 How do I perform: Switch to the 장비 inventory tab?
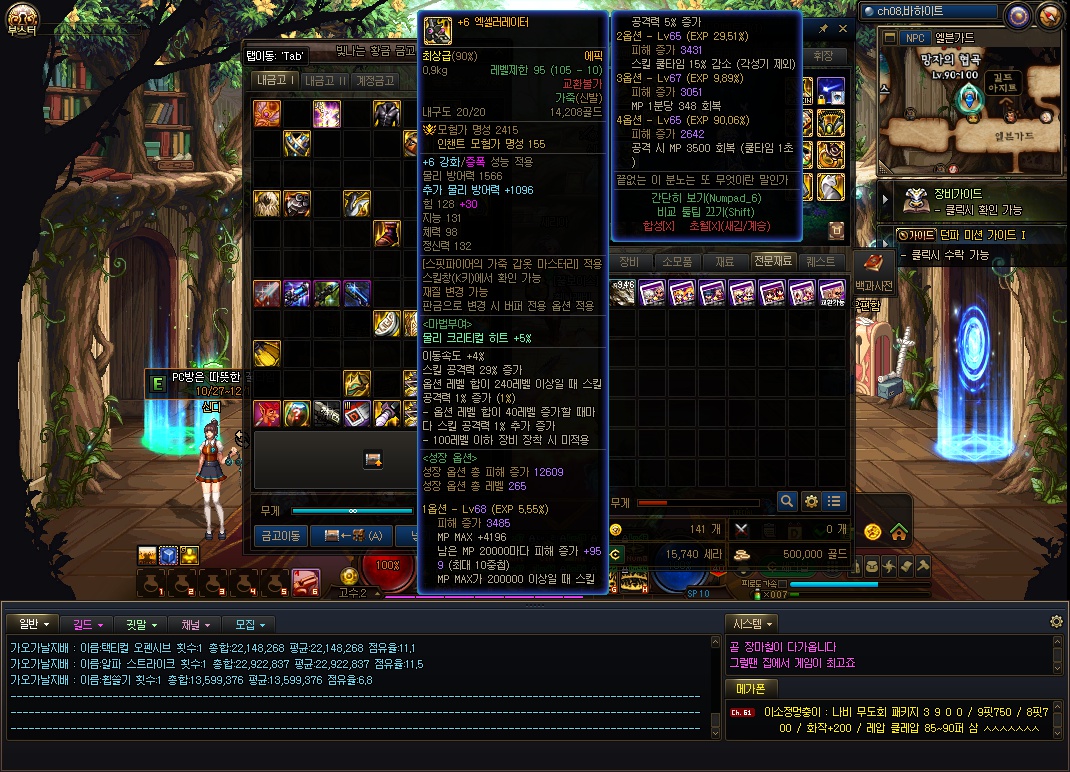click(x=629, y=262)
